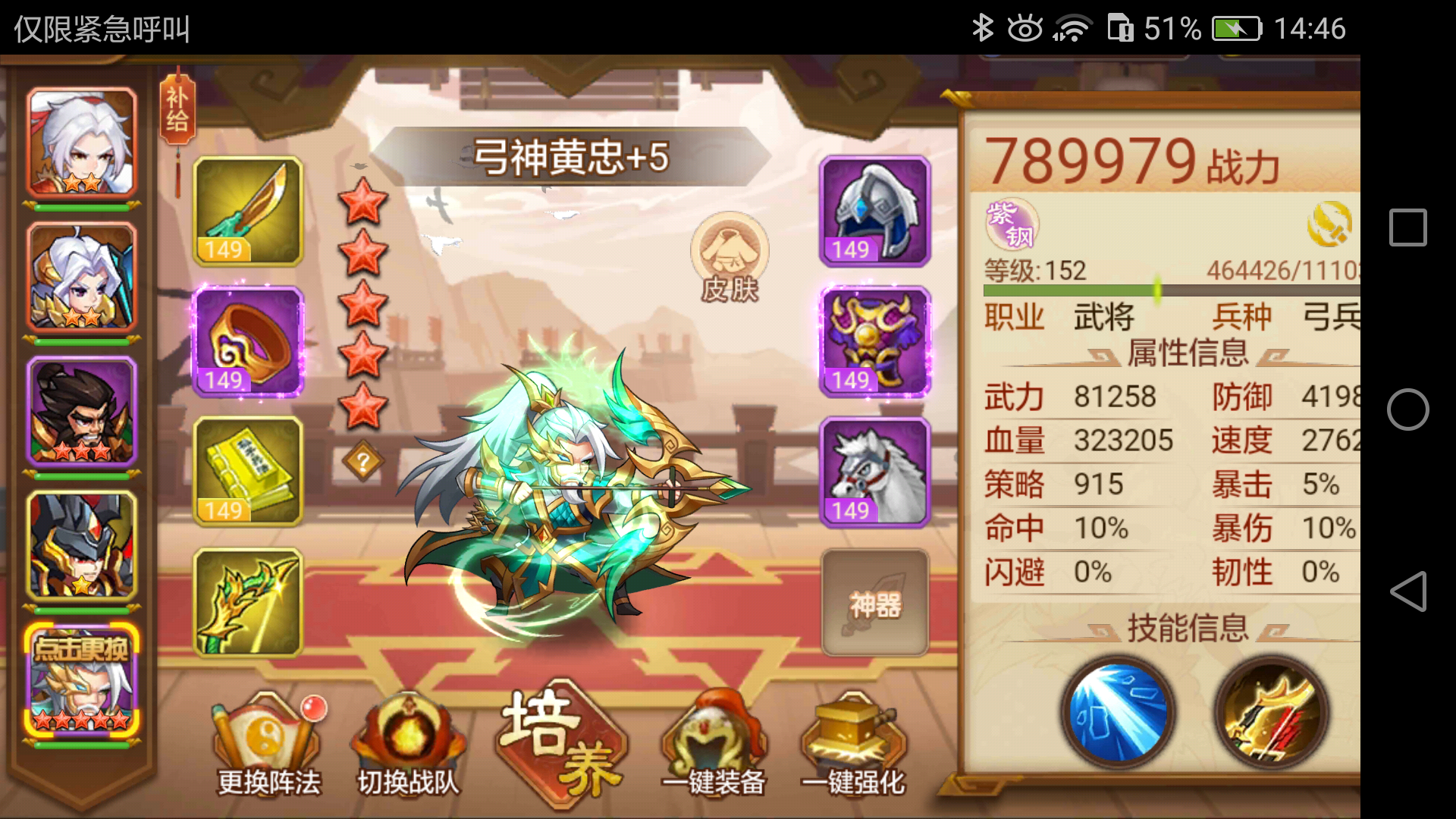Viewport: 1456px width, 819px height.
Task: Select the top hero portrait in left sidebar
Action: pyautogui.click(x=80, y=140)
